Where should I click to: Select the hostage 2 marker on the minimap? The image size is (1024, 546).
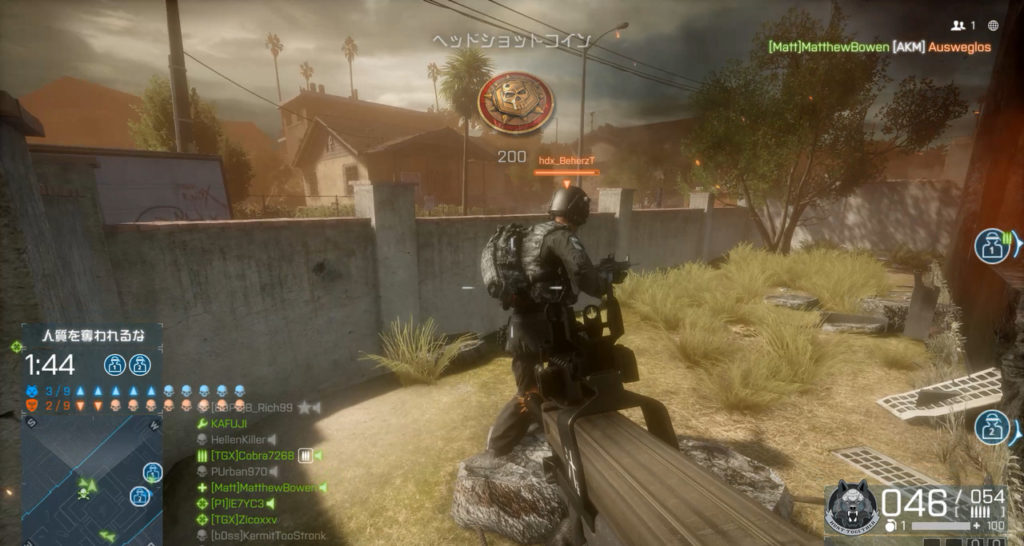click(140, 496)
